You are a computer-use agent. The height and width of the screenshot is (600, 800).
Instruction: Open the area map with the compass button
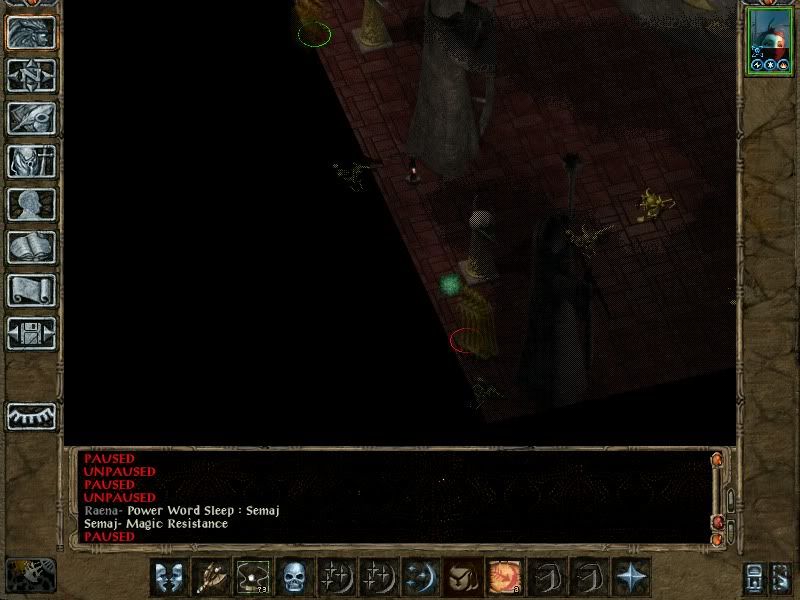pyautogui.click(x=31, y=75)
